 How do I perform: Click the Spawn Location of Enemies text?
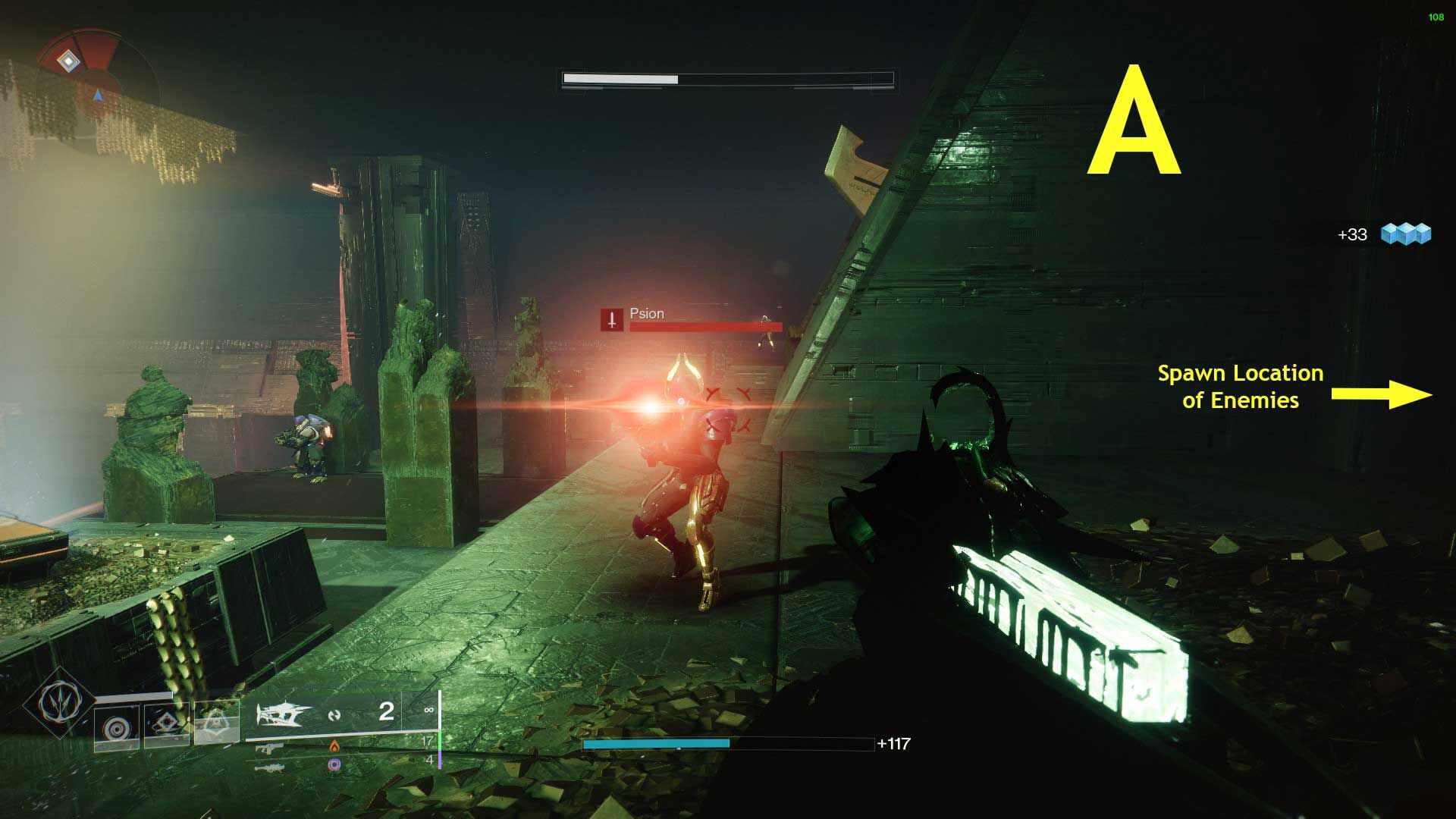[1239, 388]
